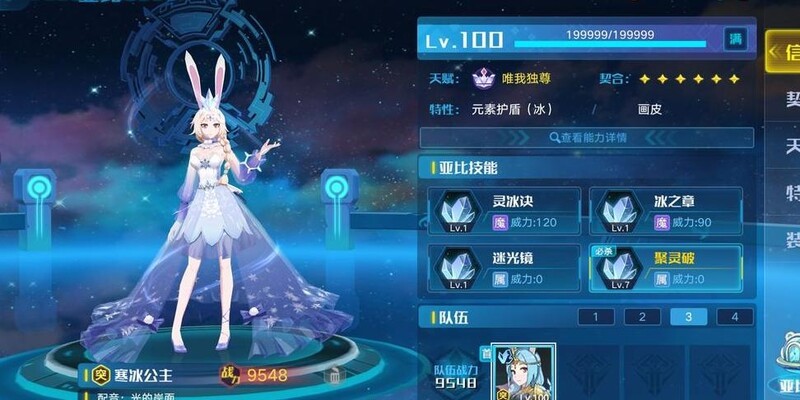Open the 亚比 button at the bottom right
Image resolution: width=800 pixels, height=400 pixels.
pyautogui.click(x=783, y=382)
